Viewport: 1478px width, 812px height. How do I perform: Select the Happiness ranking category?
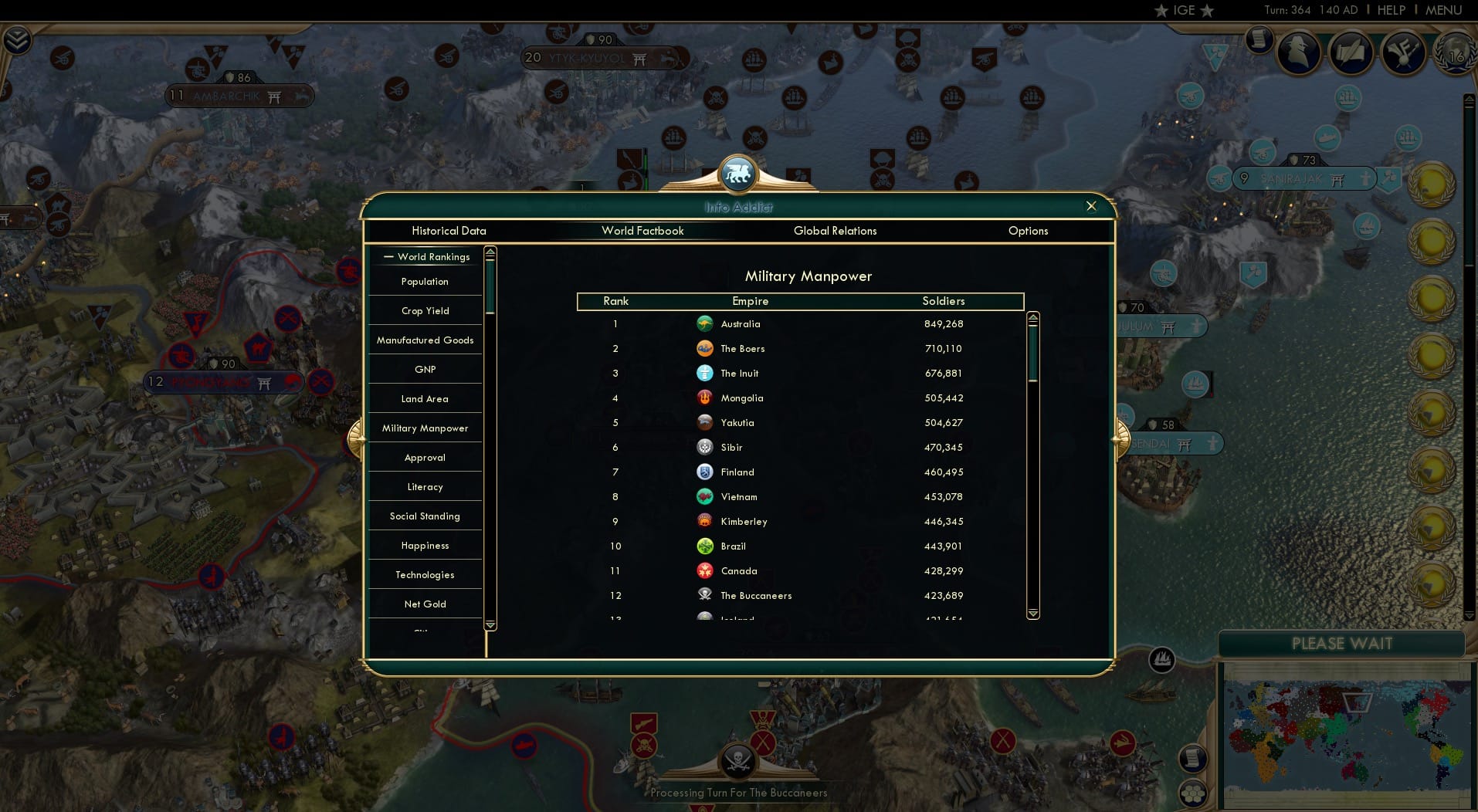click(425, 545)
